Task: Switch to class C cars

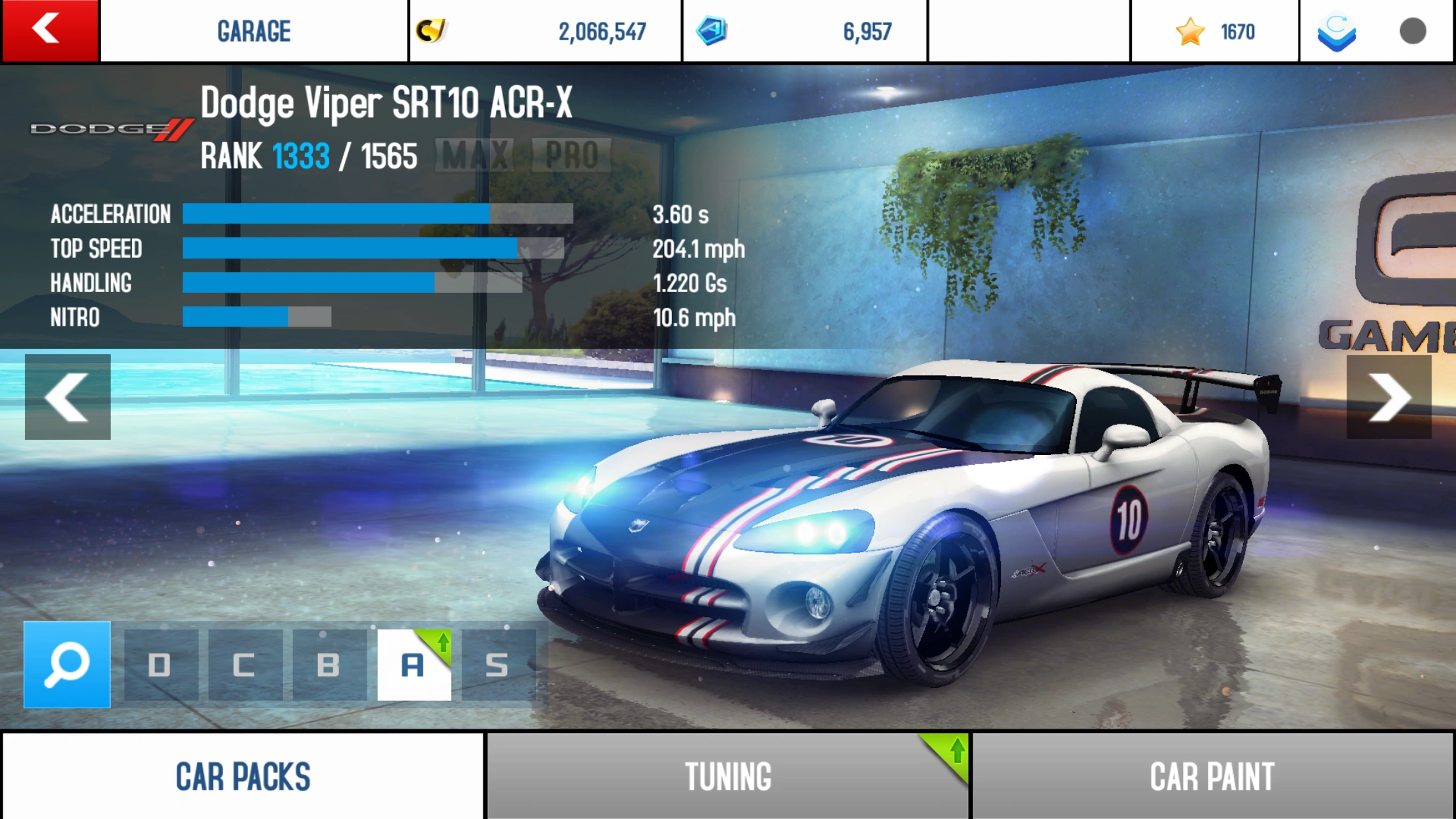Action: (245, 665)
